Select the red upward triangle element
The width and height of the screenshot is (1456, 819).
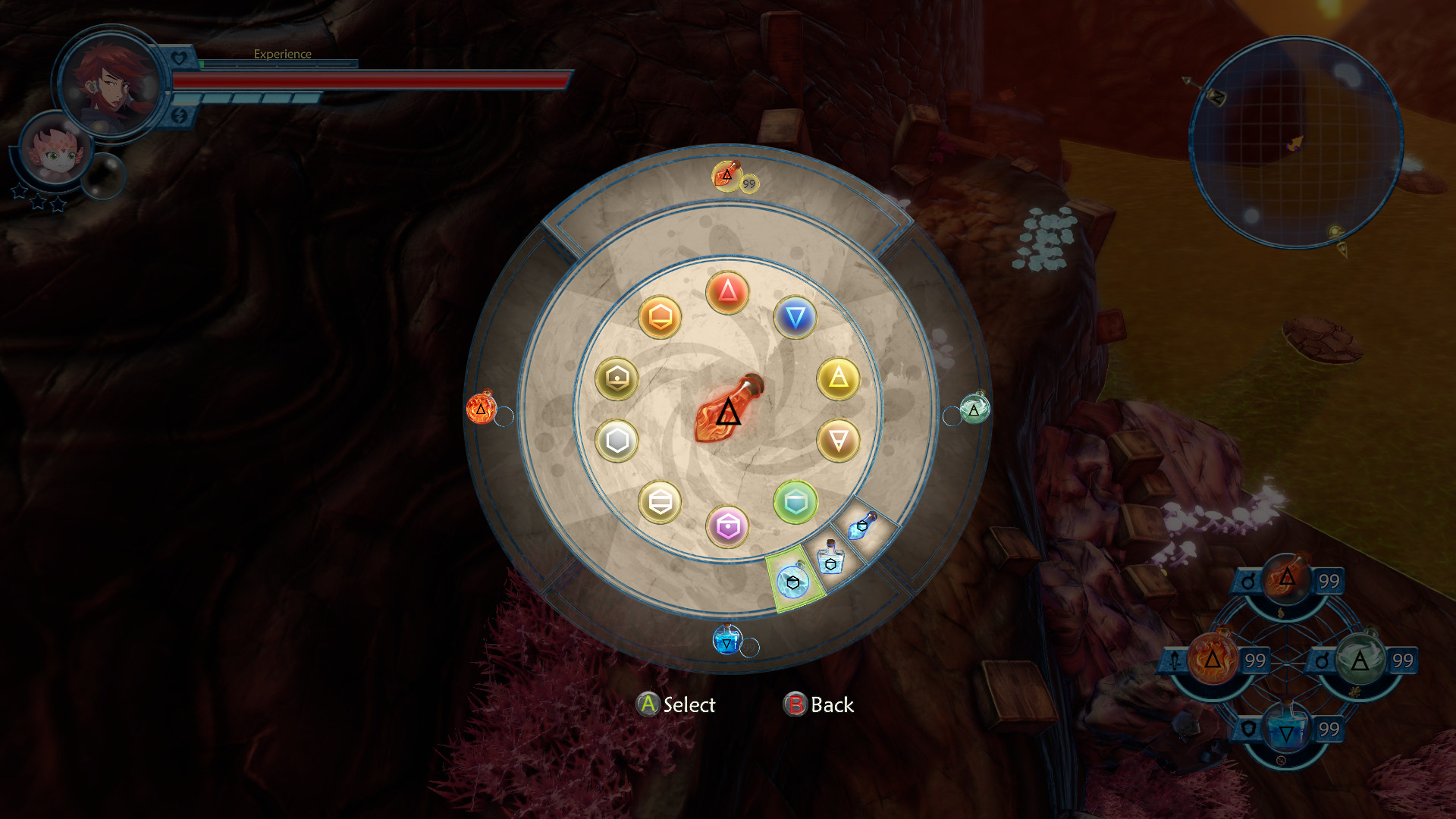pos(727,292)
